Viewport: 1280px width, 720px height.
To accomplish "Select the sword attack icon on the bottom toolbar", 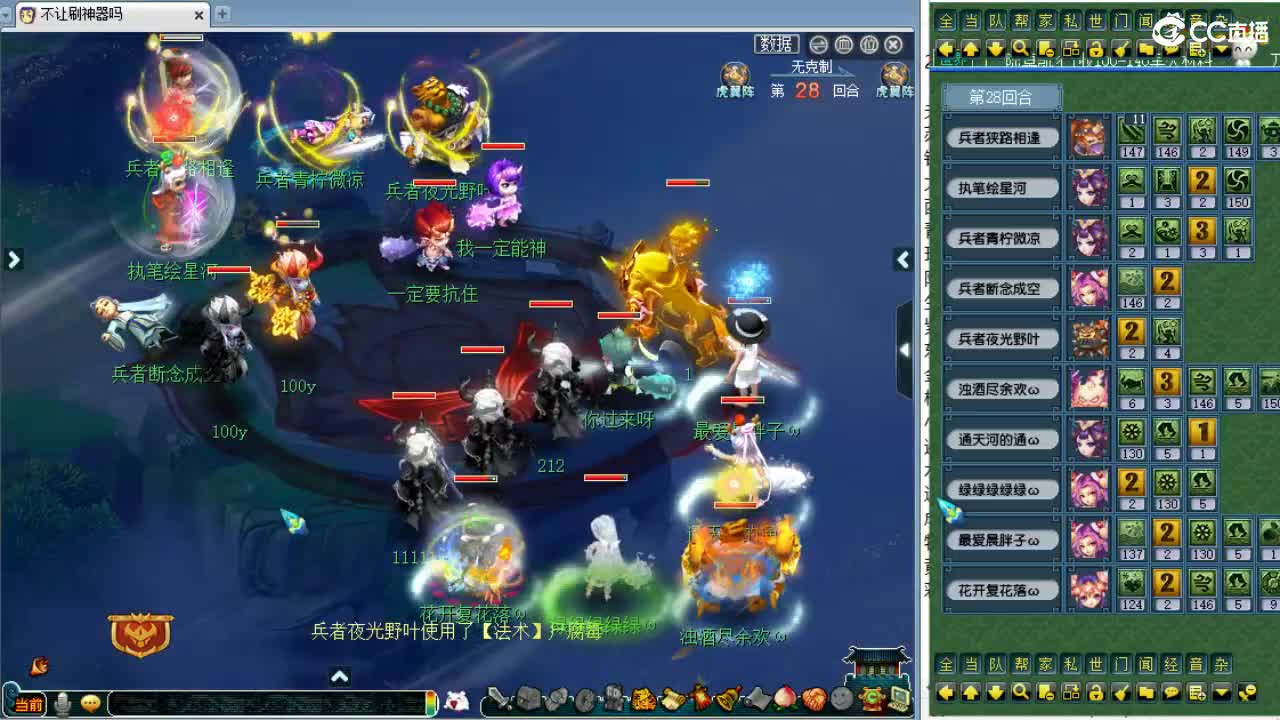I will point(499,698).
